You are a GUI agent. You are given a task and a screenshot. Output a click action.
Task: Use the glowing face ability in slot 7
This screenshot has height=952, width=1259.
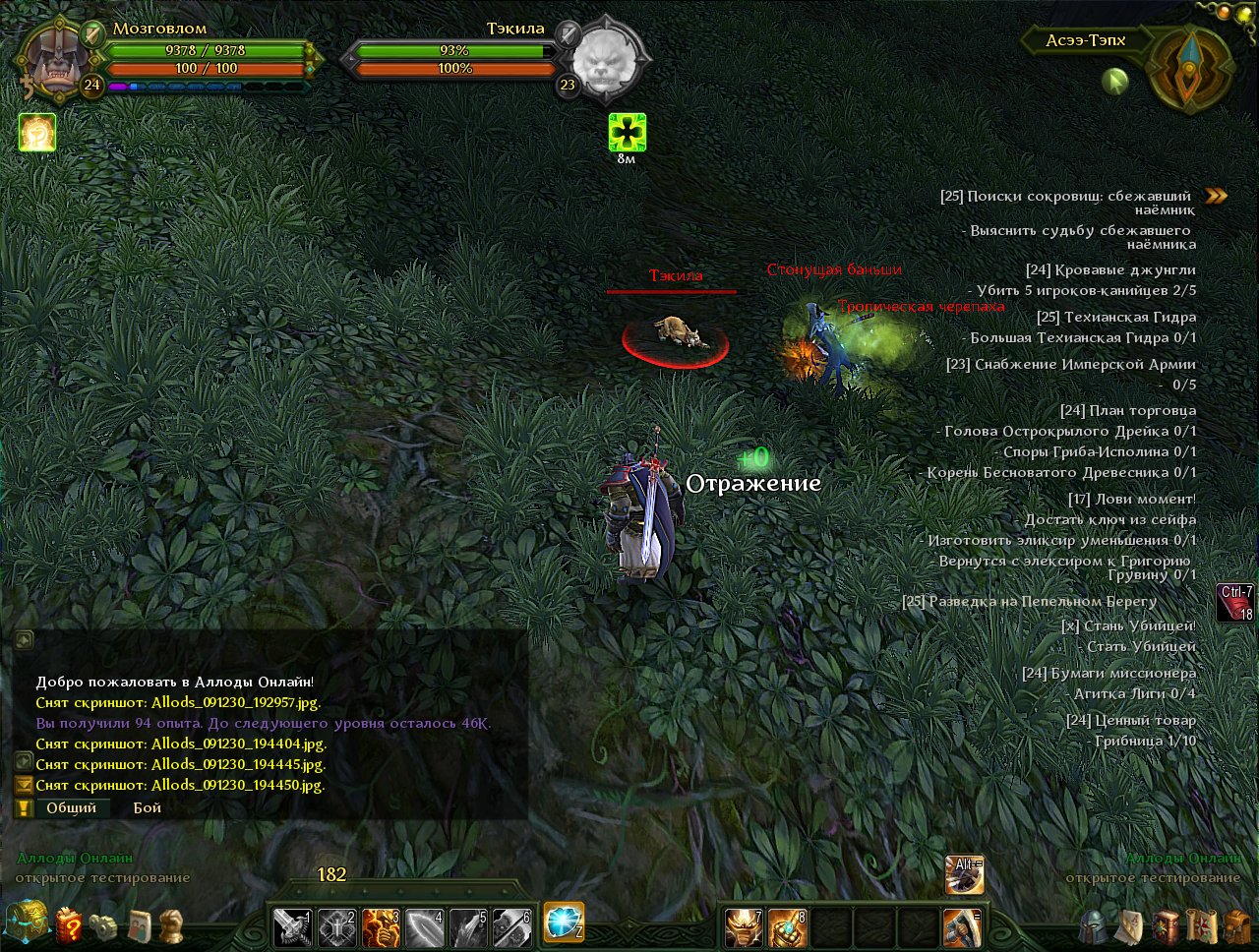click(744, 927)
